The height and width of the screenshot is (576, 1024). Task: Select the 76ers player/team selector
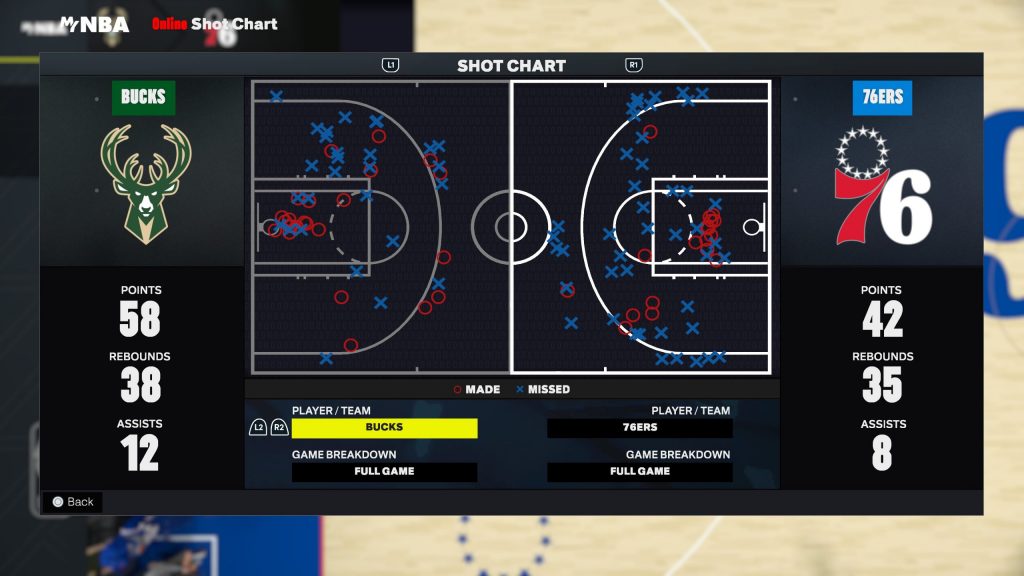(639, 428)
